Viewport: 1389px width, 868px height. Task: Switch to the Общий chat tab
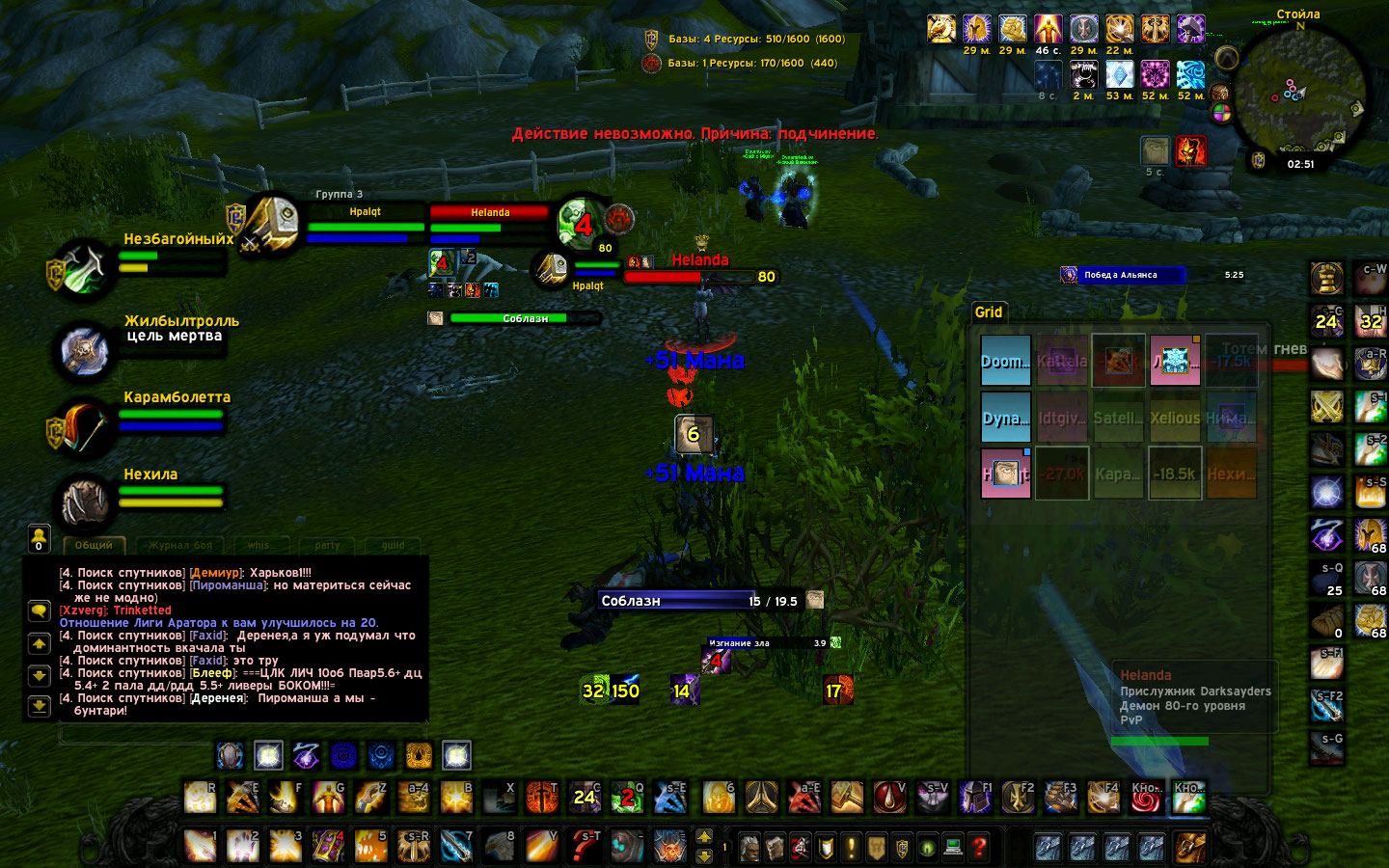tap(94, 545)
